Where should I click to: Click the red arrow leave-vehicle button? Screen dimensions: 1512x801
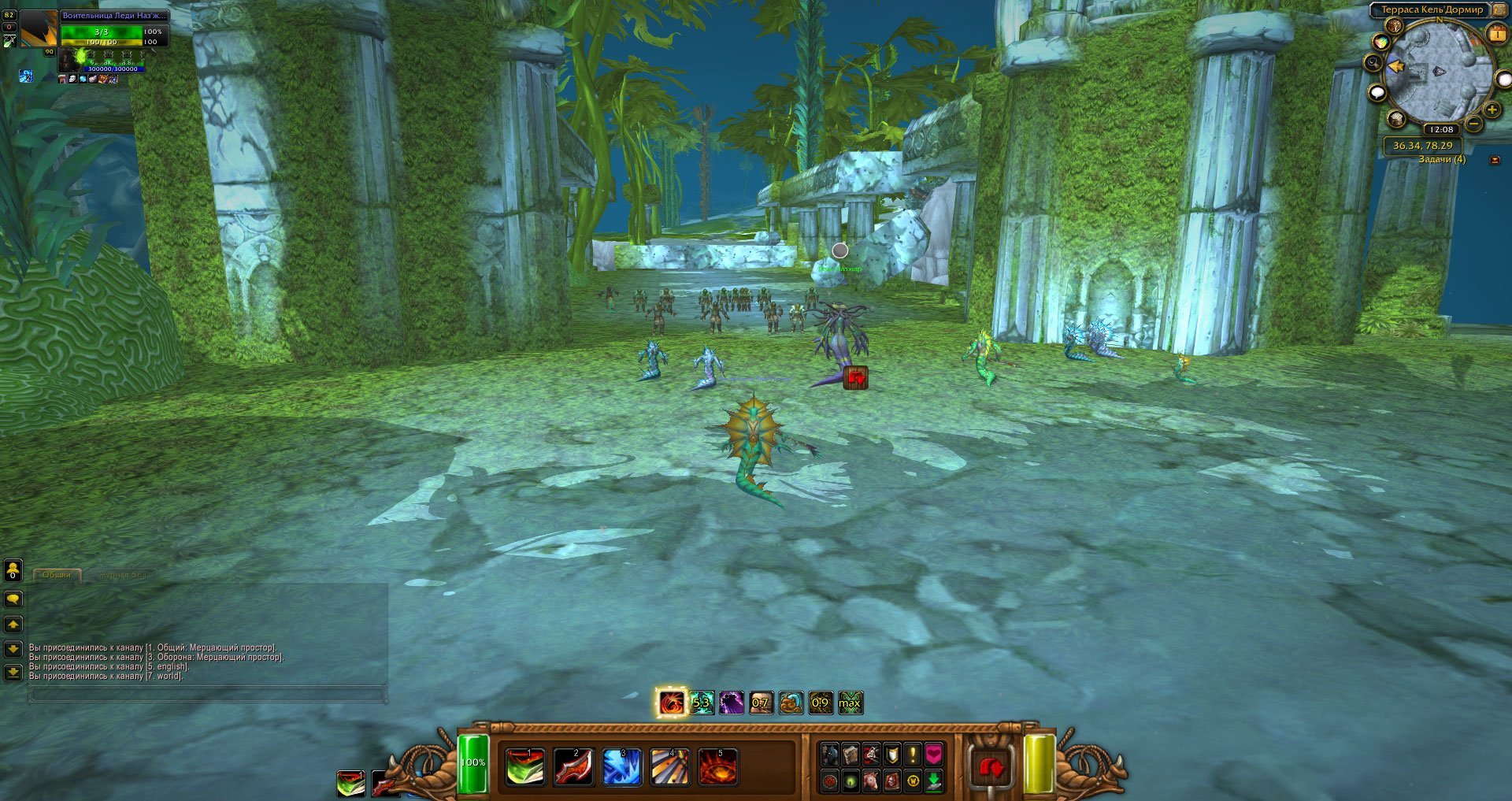(991, 767)
